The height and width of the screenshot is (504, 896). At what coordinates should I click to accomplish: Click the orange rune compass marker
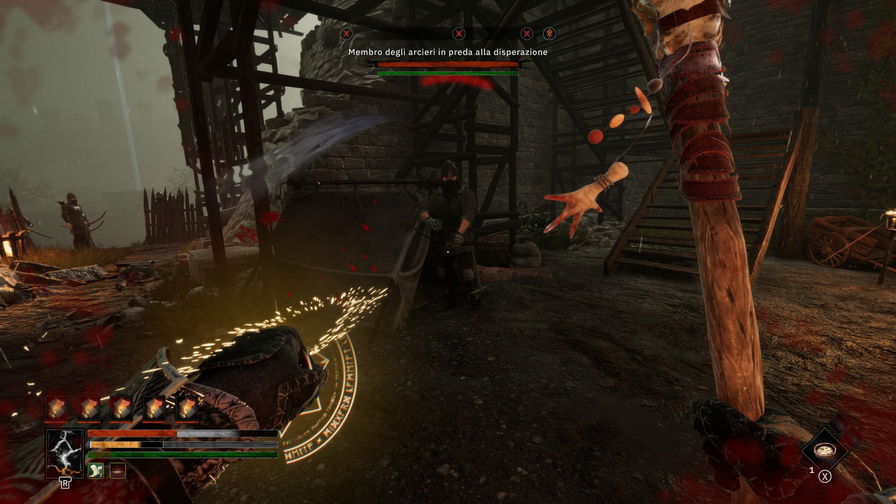(549, 33)
